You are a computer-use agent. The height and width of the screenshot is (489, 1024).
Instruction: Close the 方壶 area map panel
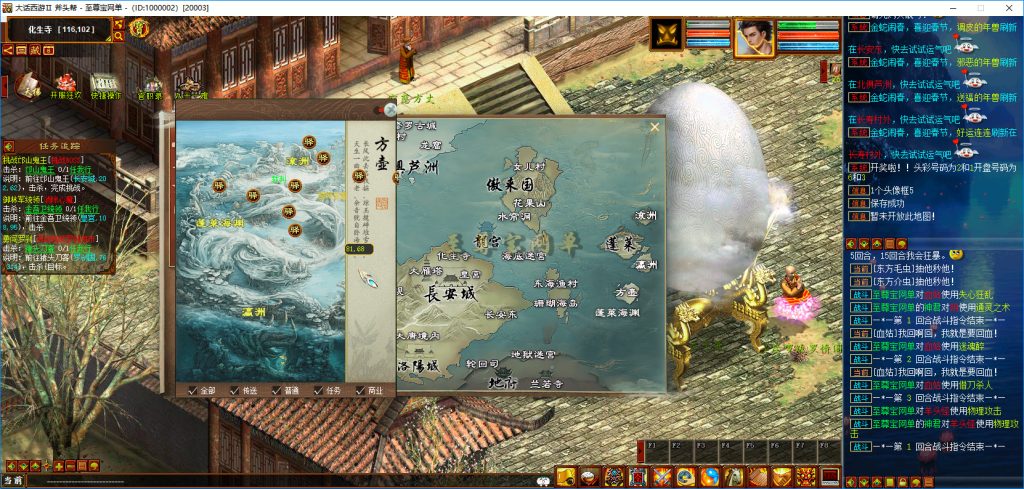(x=390, y=110)
